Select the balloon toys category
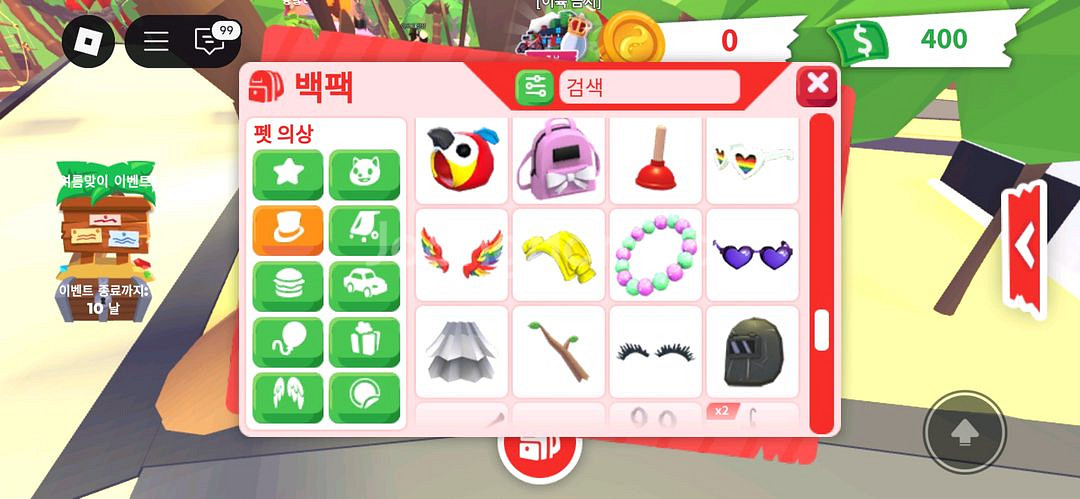1080x499 pixels. 288,342
